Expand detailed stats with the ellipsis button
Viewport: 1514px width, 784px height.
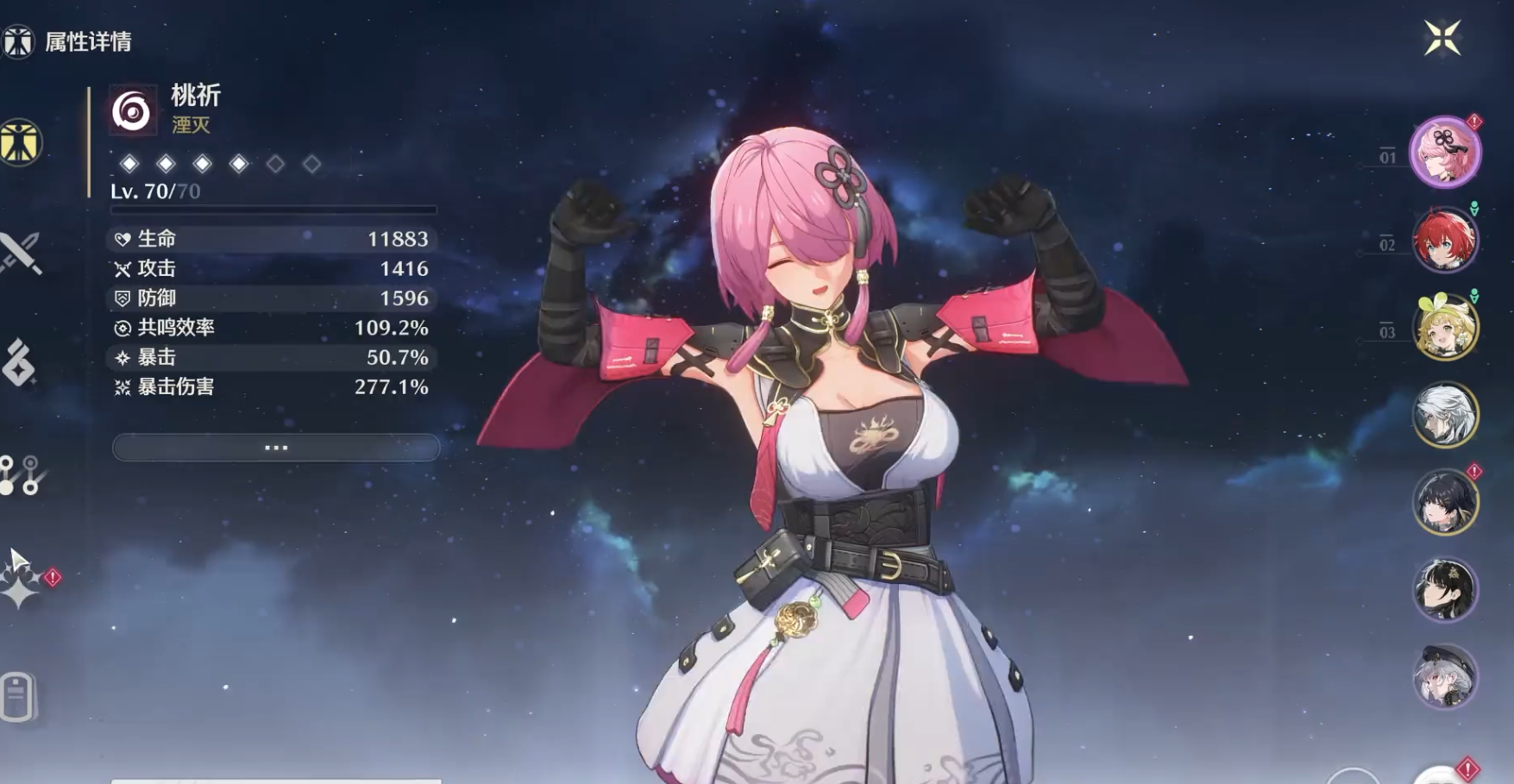[276, 448]
